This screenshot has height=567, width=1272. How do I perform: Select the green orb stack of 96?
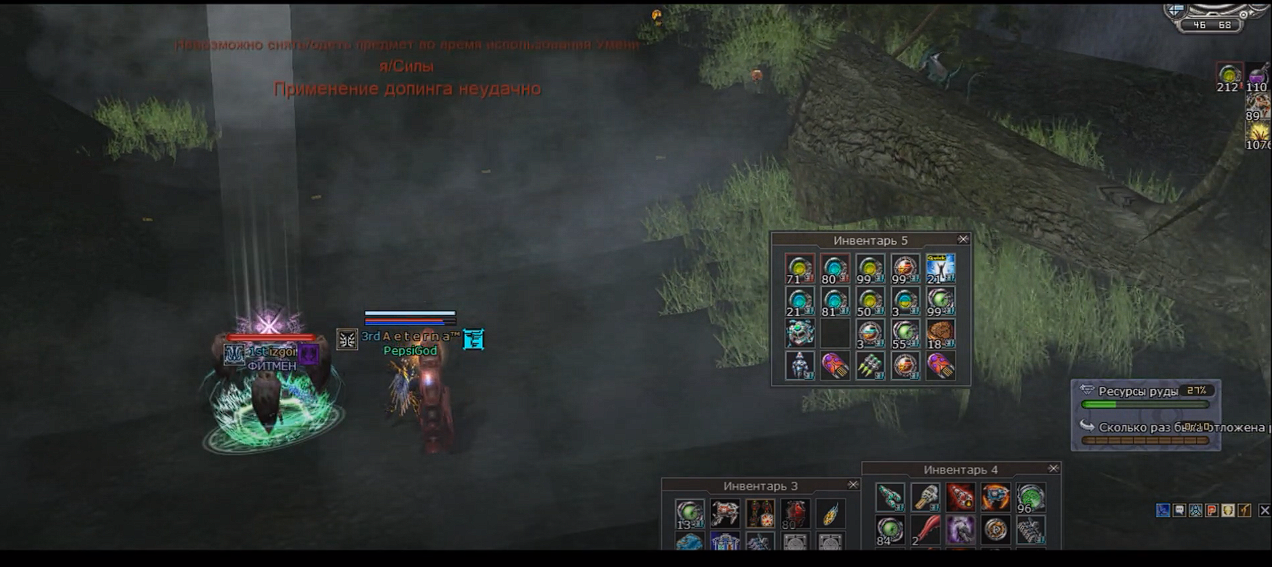(1030, 497)
